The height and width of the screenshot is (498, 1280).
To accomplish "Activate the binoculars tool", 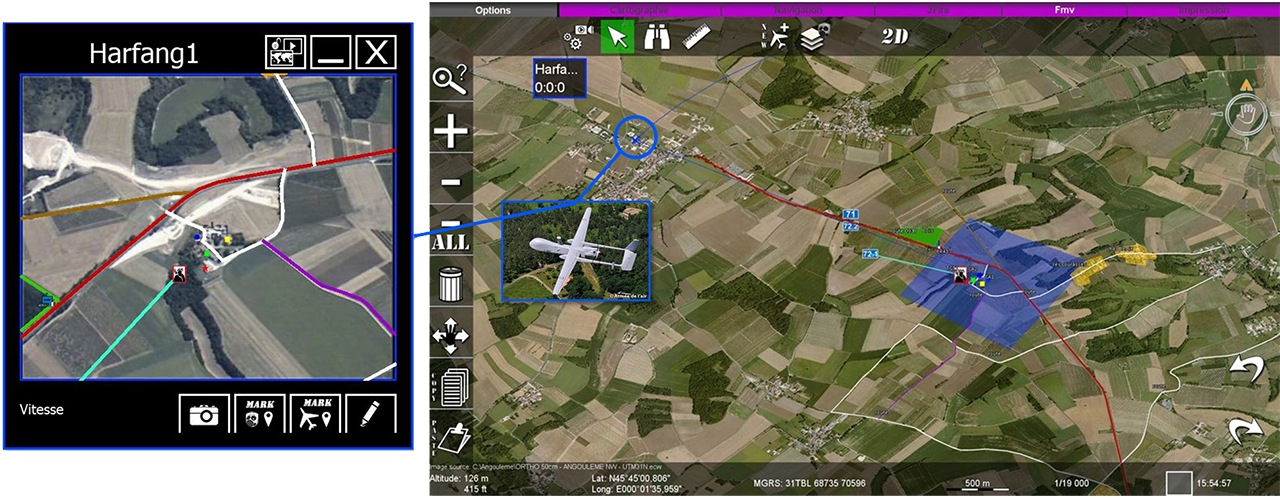I will (x=657, y=38).
